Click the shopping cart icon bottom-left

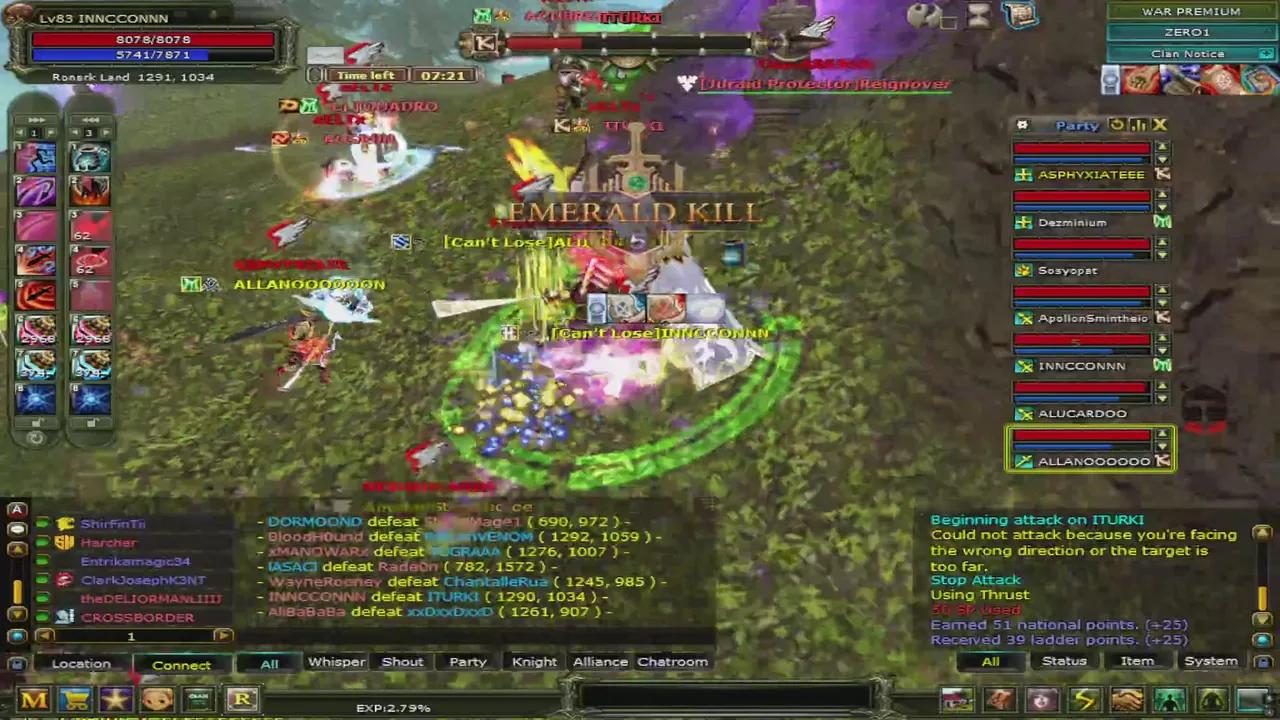[x=77, y=700]
